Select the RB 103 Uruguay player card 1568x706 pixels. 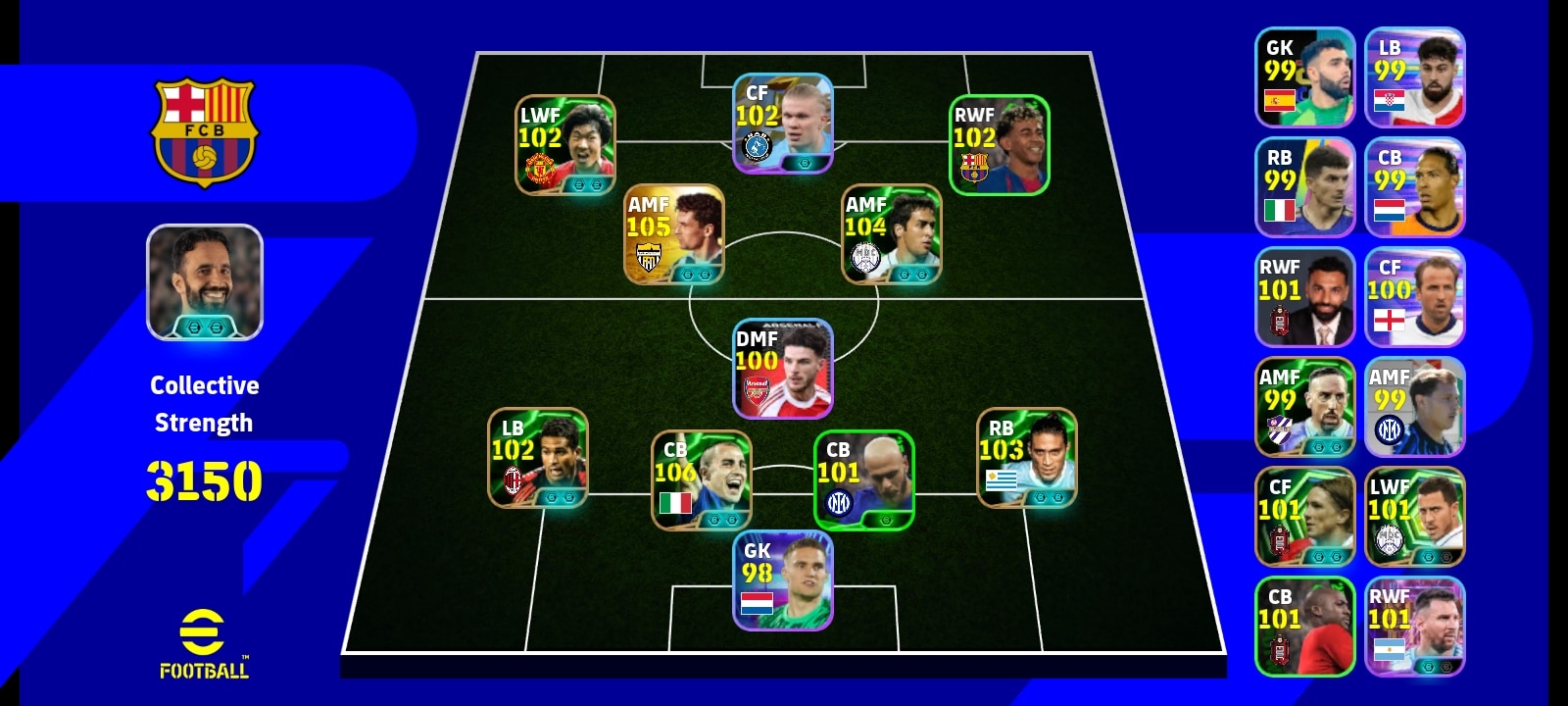pyautogui.click(x=1026, y=458)
